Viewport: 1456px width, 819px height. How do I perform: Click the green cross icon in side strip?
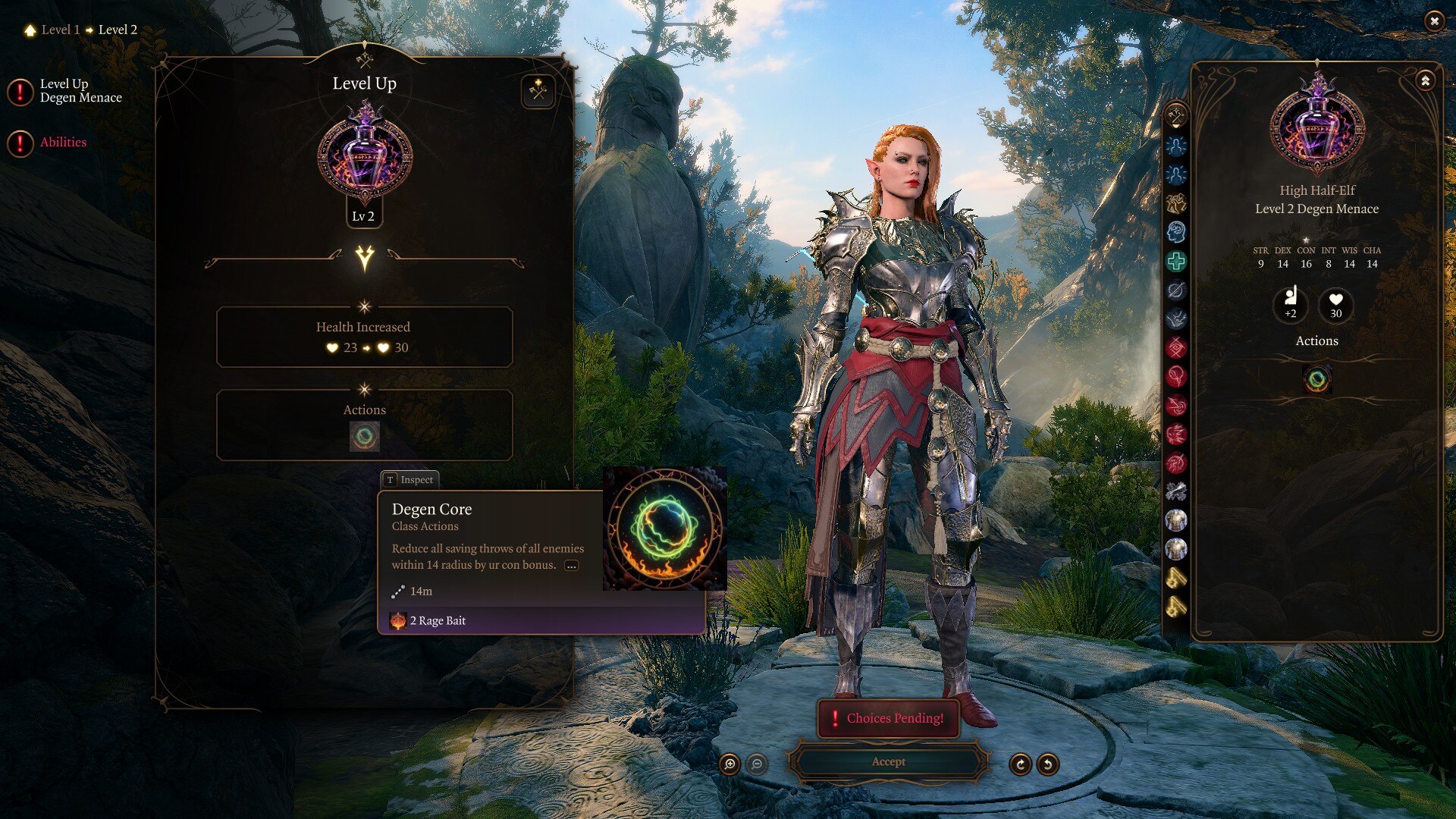coord(1176,262)
